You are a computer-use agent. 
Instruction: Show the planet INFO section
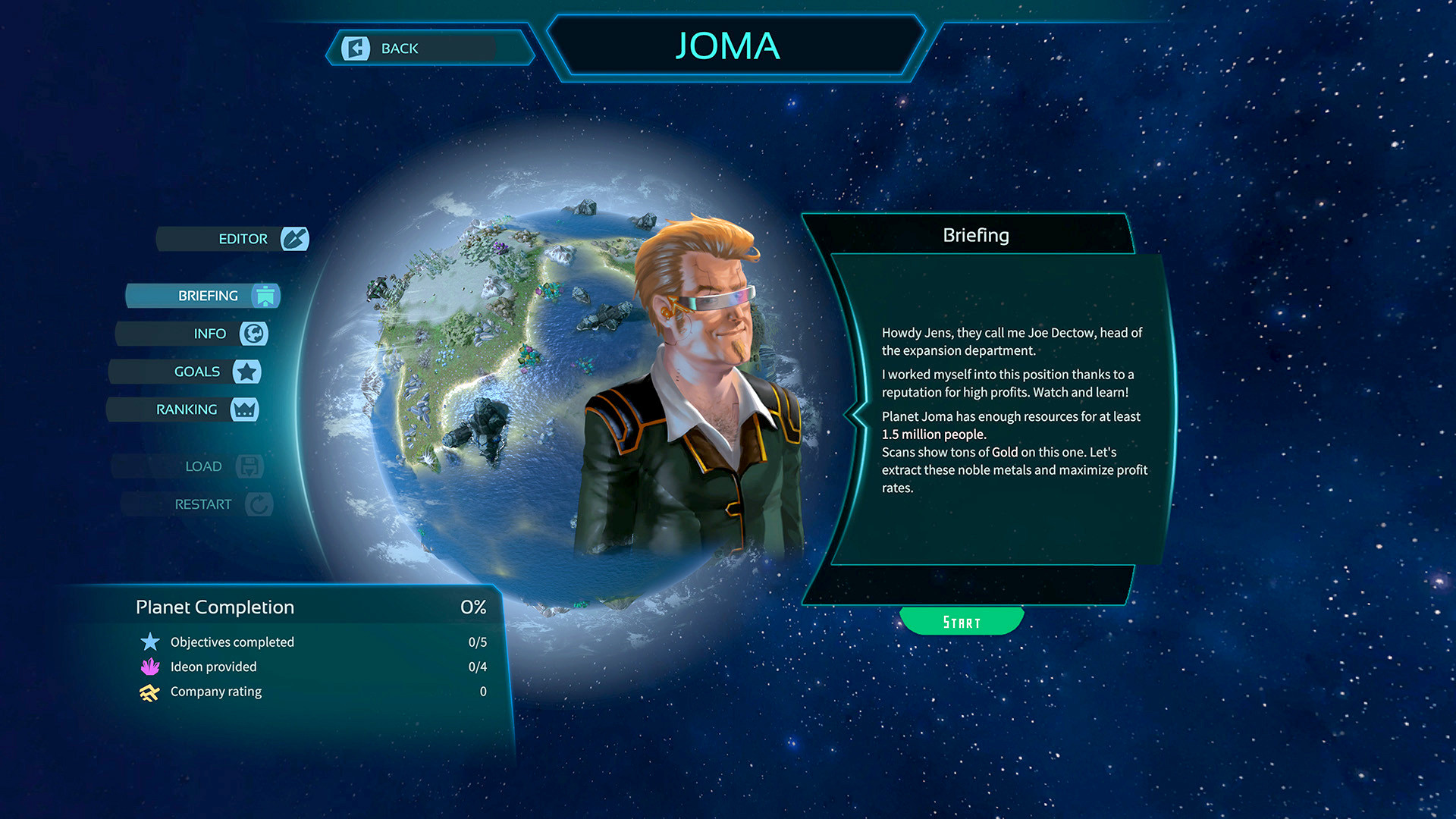209,334
